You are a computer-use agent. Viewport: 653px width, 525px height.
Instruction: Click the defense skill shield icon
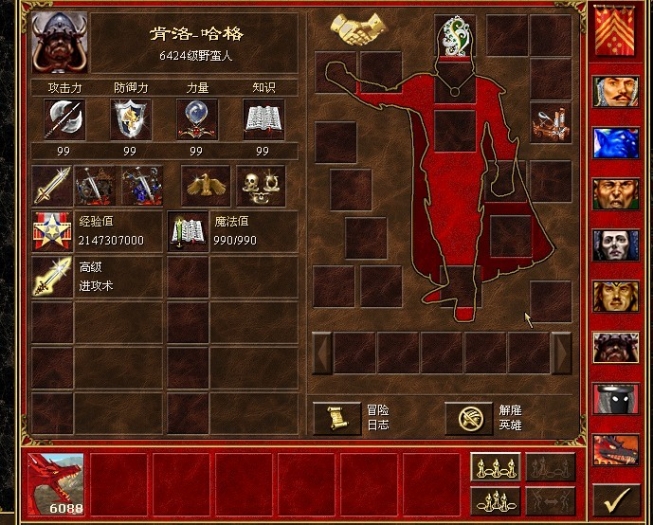(x=129, y=119)
